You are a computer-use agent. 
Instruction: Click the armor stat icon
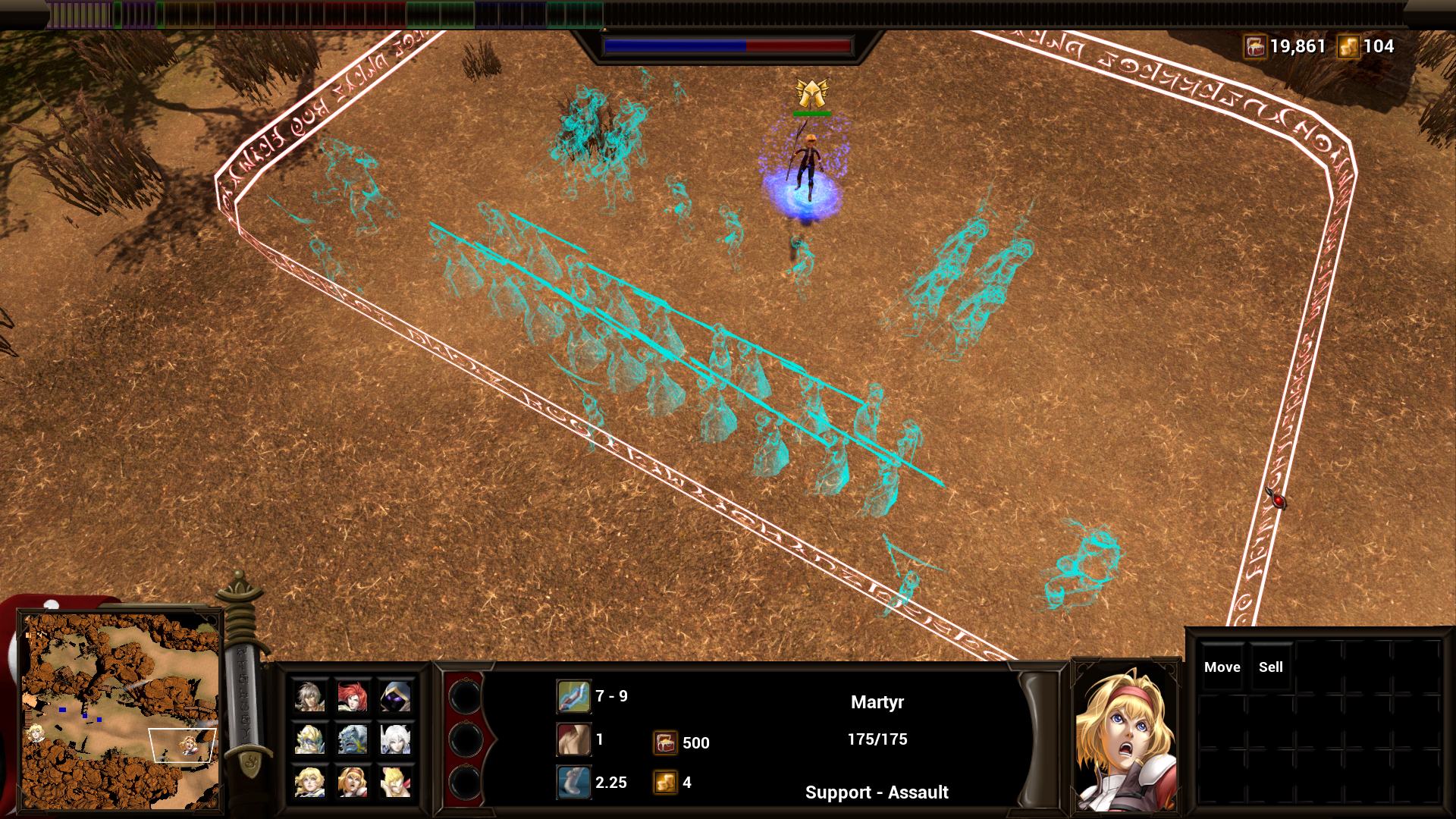(x=573, y=739)
